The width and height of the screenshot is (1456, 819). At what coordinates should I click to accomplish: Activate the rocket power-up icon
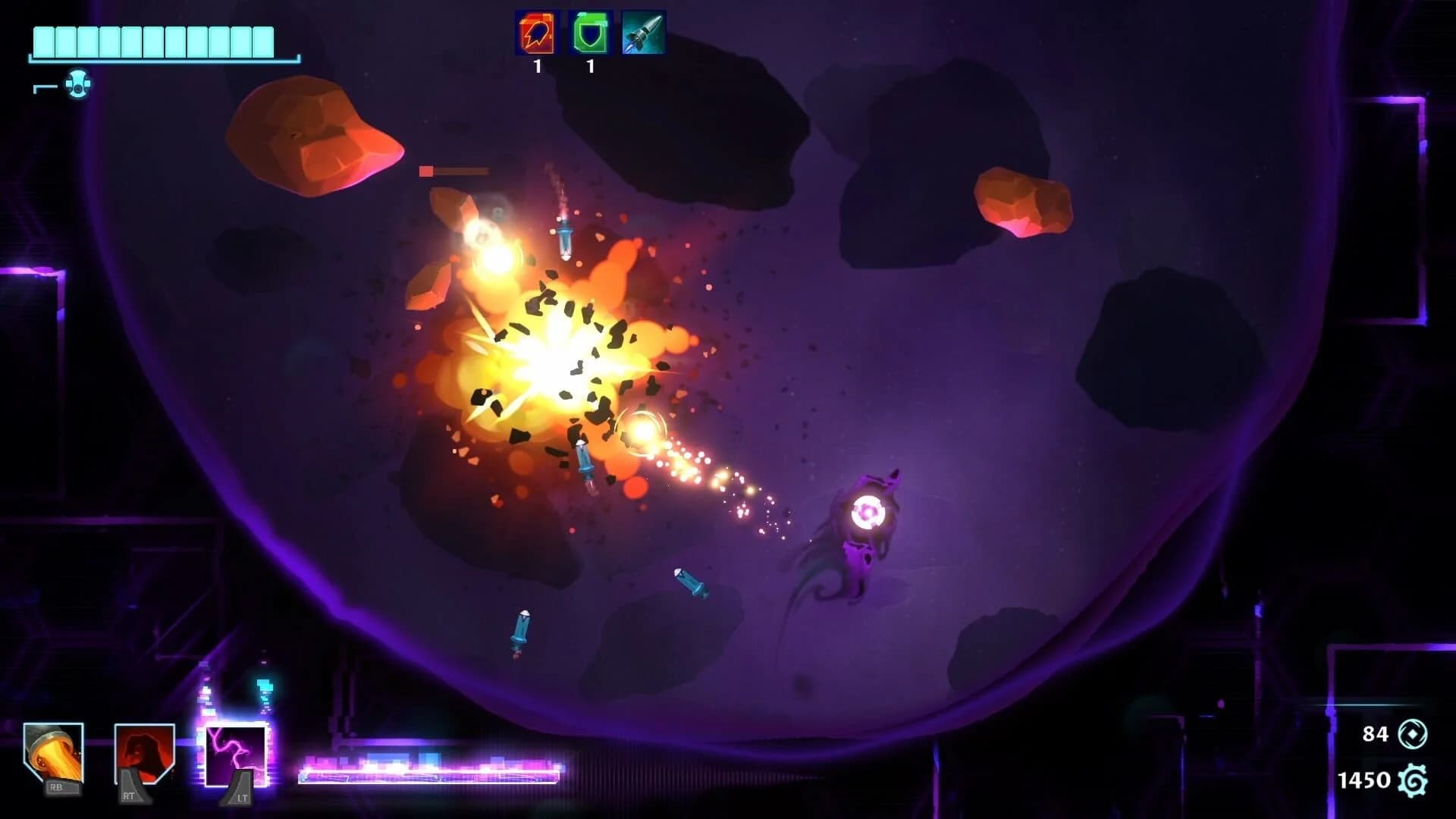tap(642, 34)
